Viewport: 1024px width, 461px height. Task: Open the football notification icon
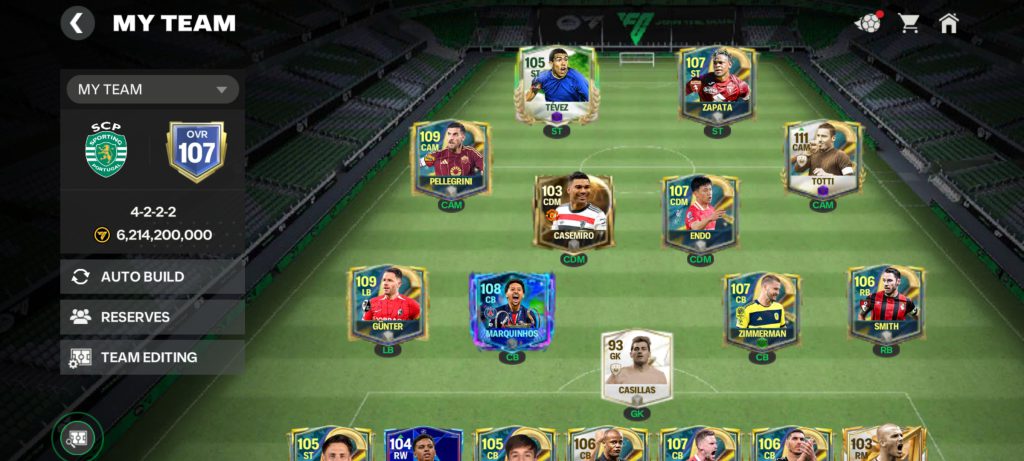(x=867, y=23)
